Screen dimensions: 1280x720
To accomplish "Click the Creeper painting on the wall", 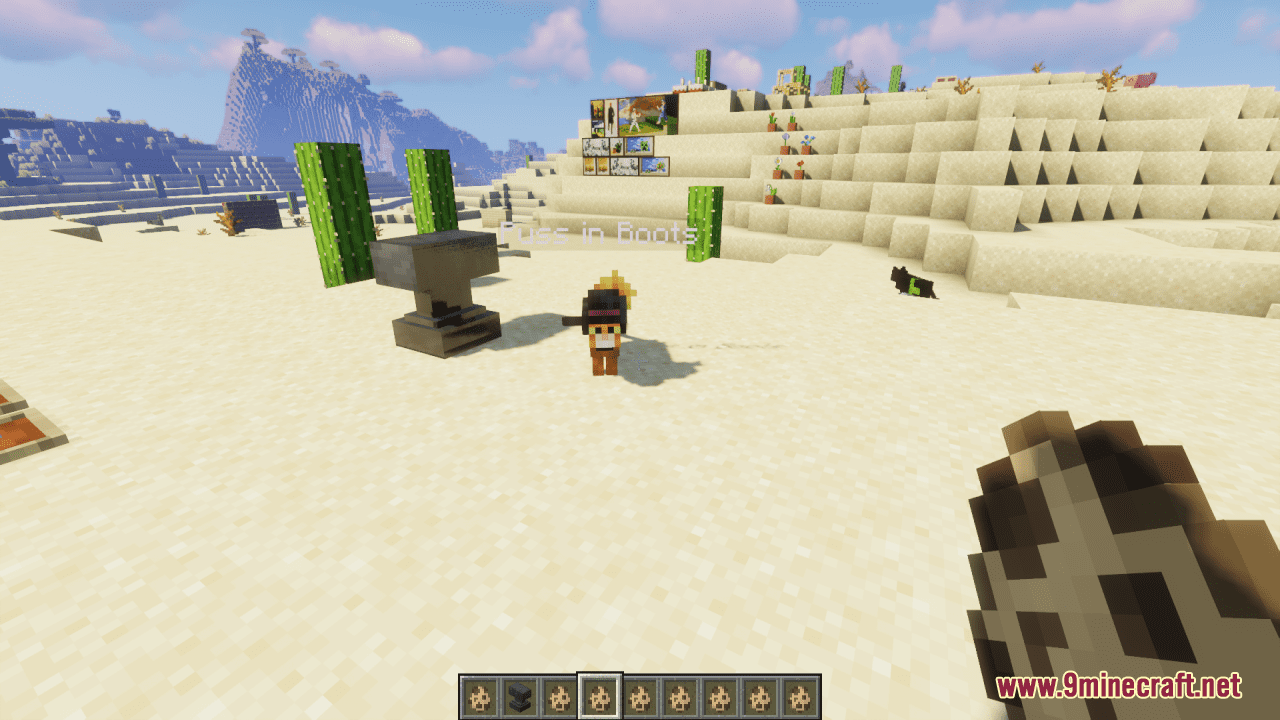I will [640, 146].
